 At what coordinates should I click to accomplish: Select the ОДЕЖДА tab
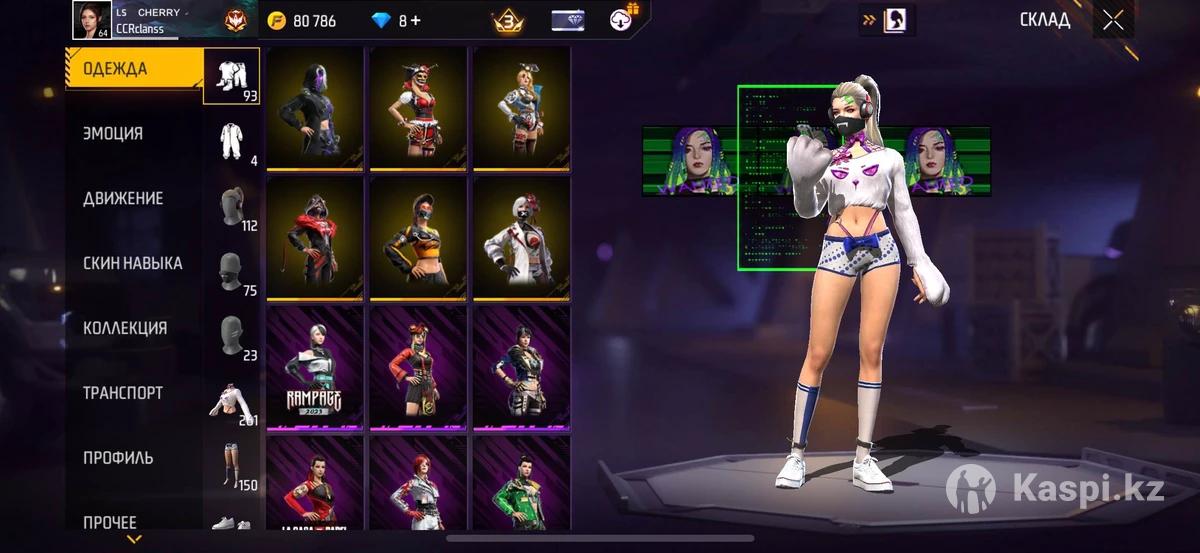point(115,69)
